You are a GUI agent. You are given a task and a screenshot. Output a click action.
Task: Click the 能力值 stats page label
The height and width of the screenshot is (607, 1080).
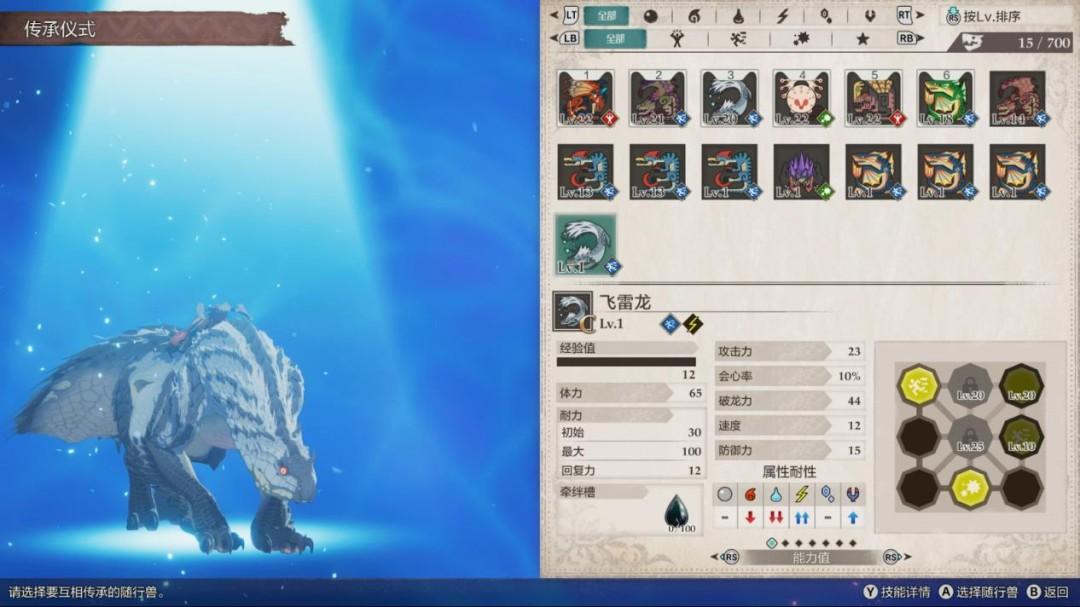pos(810,557)
